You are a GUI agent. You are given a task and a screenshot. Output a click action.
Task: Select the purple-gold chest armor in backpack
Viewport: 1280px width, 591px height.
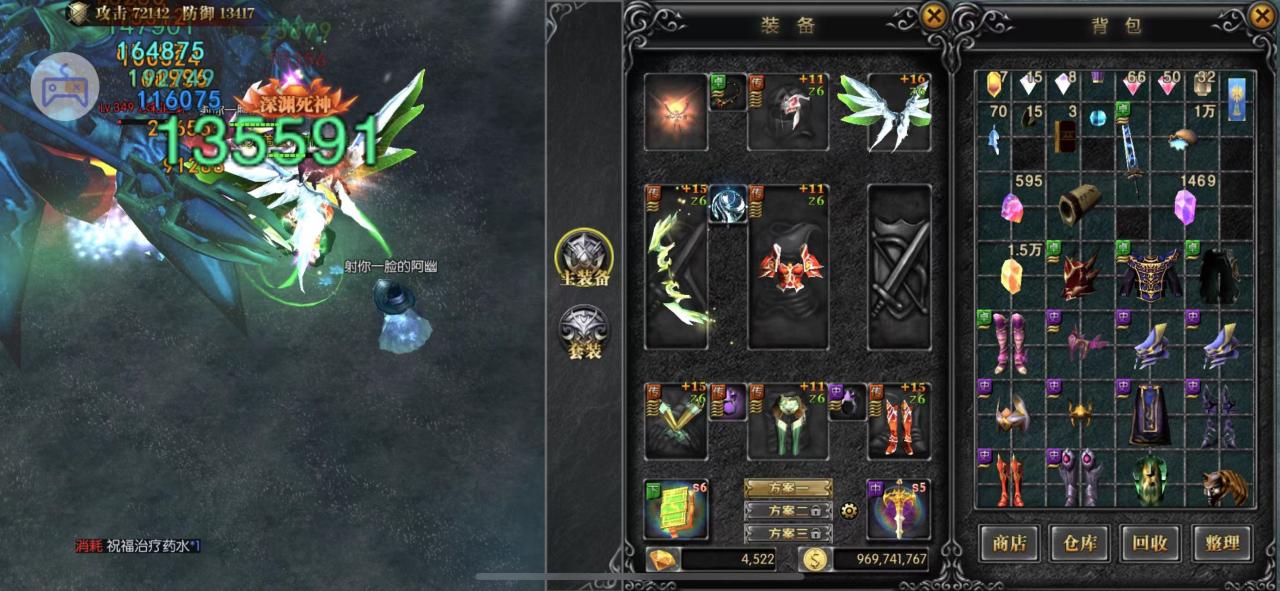(x=1150, y=273)
